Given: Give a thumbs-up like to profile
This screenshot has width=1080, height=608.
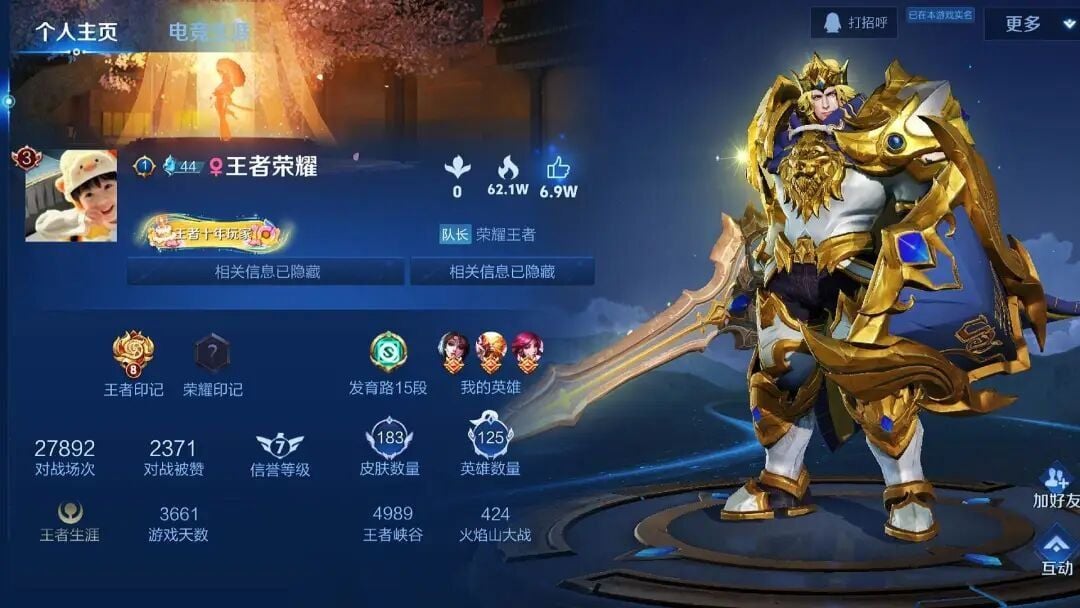Looking at the screenshot, I should coord(557,168).
